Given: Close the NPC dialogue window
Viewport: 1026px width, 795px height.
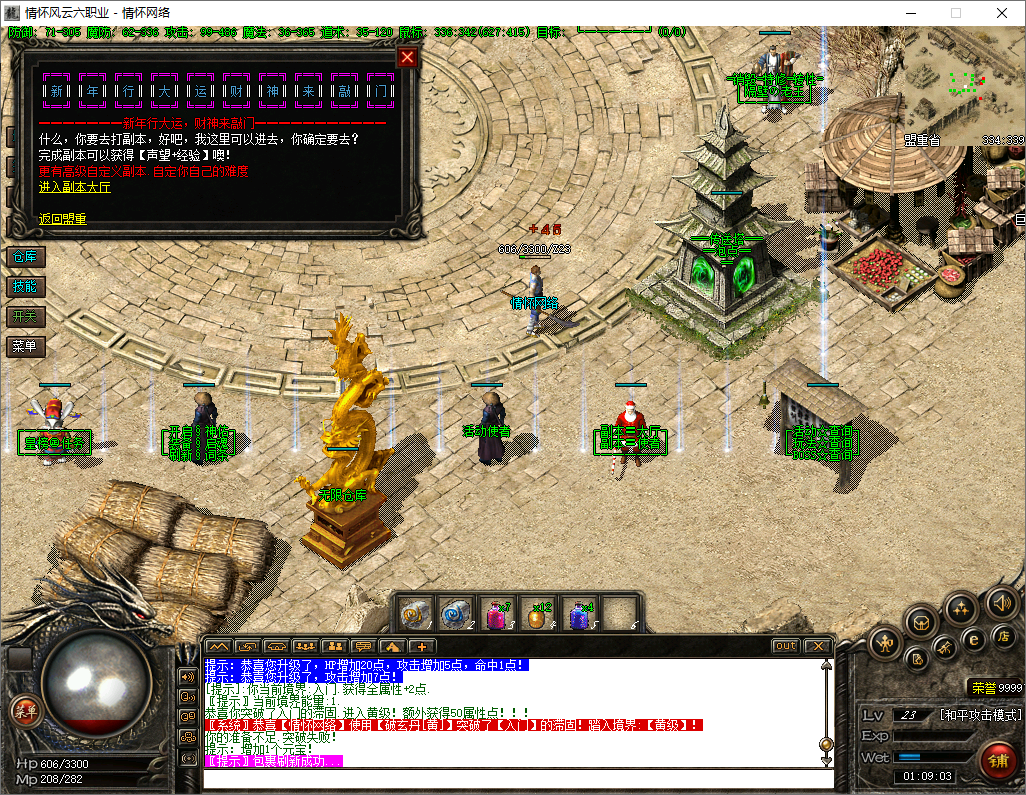Looking at the screenshot, I should tap(407, 57).
